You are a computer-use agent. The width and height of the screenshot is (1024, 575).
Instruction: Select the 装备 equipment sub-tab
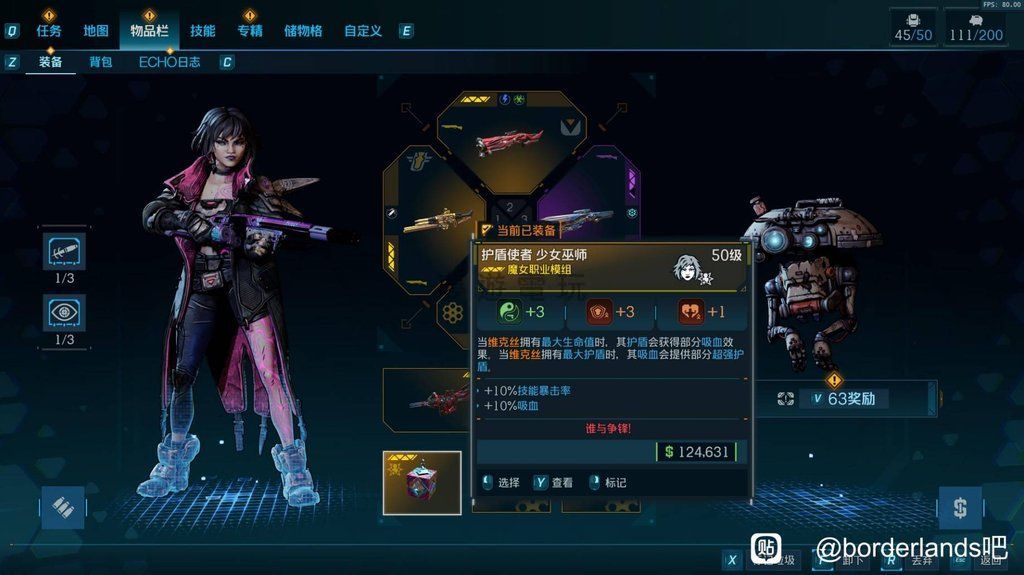pyautogui.click(x=51, y=62)
